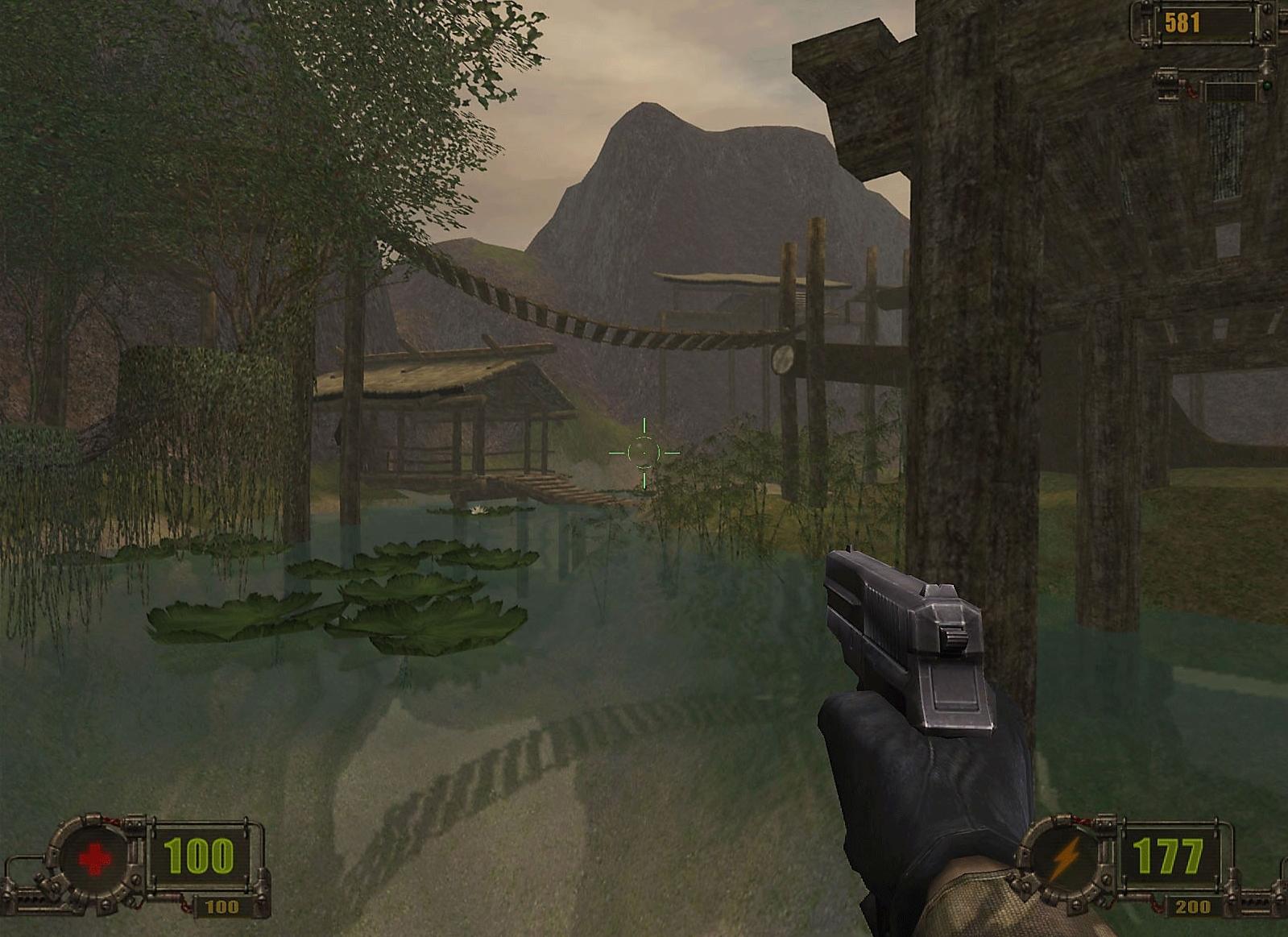Click the health value reading 100
The height and width of the screenshot is (937, 1288).
[198, 856]
